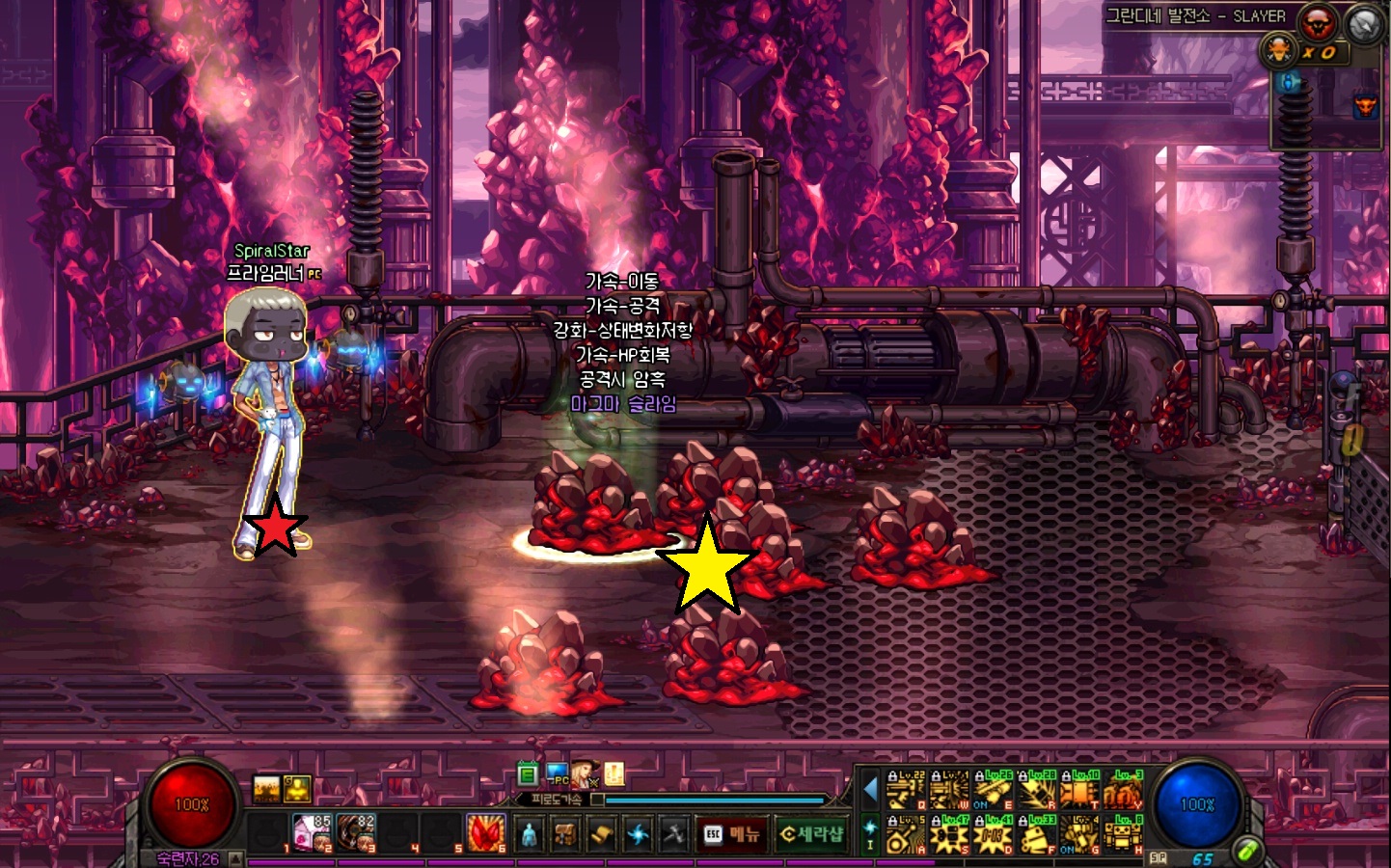
Task: Click the blue left arrow beside skill bar
Action: [x=870, y=791]
